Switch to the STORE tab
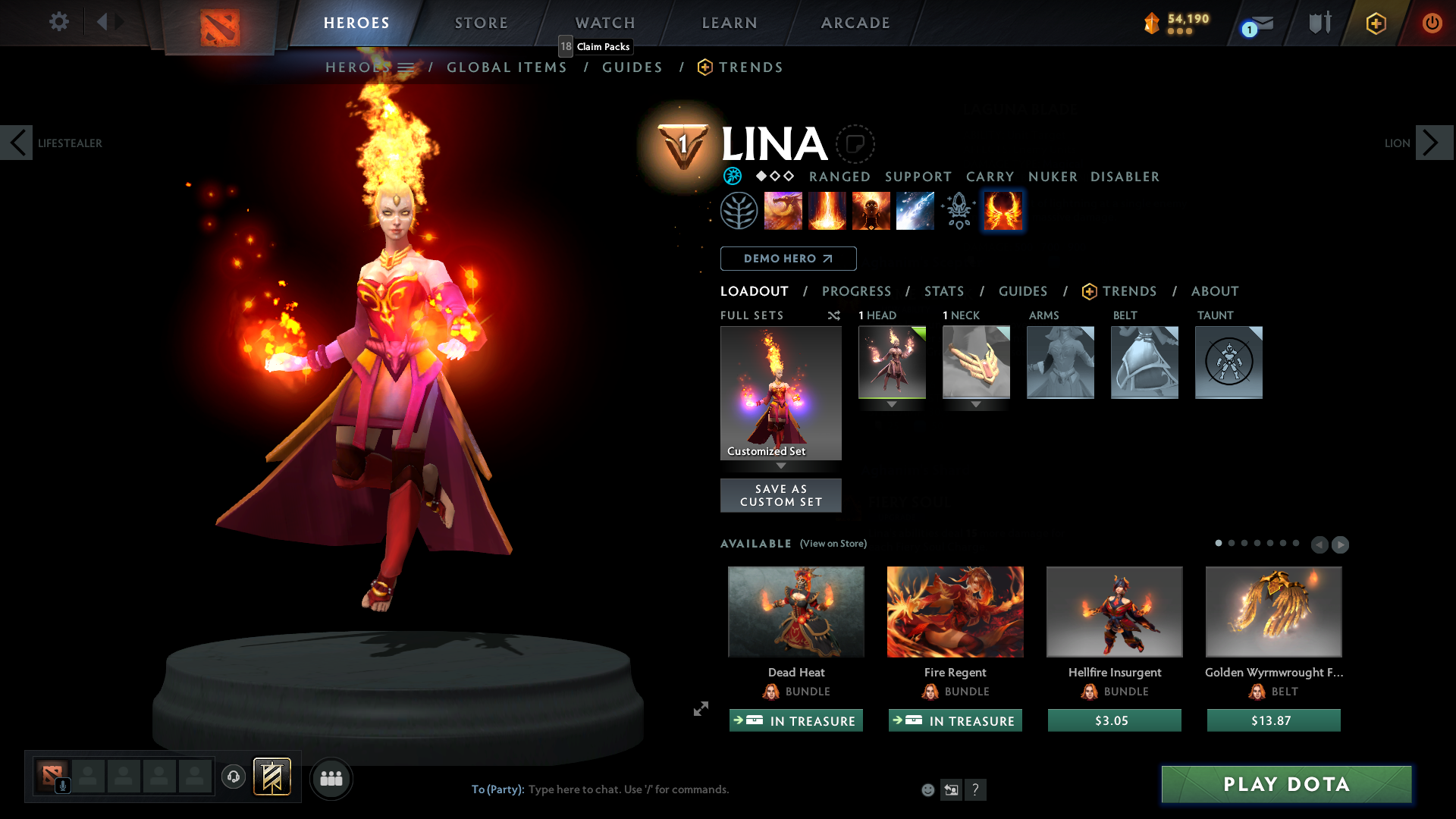Image resolution: width=1456 pixels, height=819 pixels. (x=481, y=23)
